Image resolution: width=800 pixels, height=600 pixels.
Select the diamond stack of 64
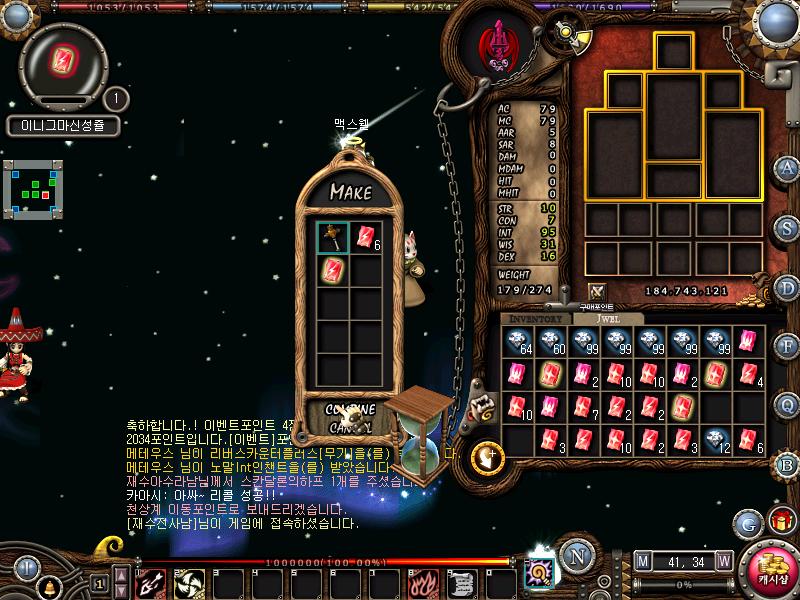point(519,342)
